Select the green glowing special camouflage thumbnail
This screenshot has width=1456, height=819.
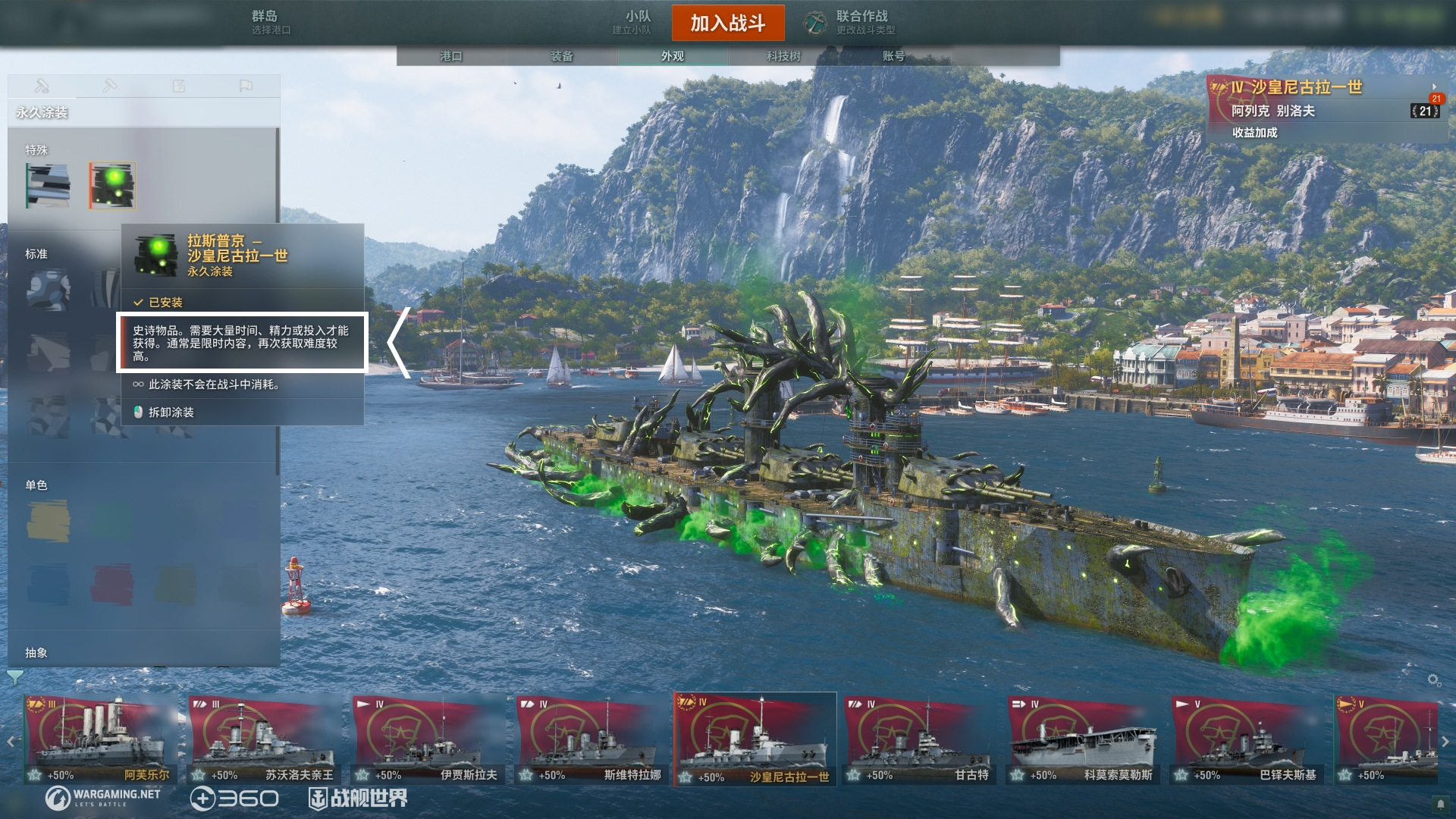pyautogui.click(x=112, y=185)
